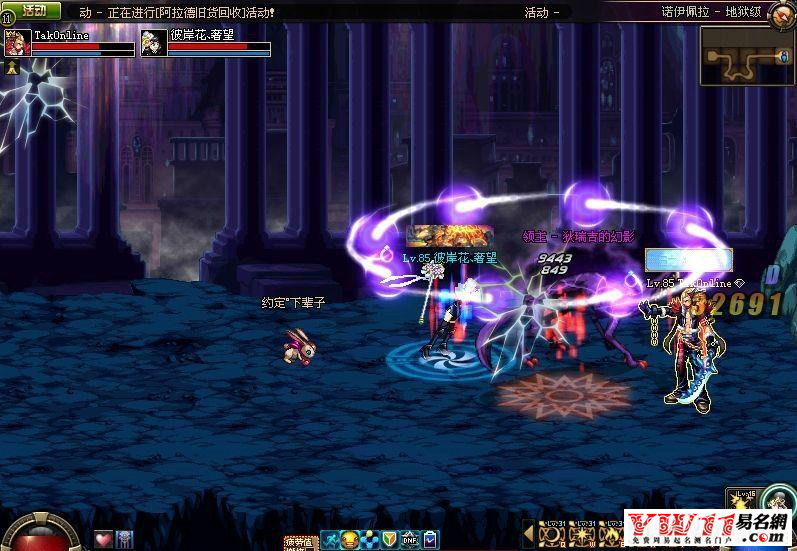
Task: Open the 疲劳值 fatigue indicator
Action: pos(299,542)
